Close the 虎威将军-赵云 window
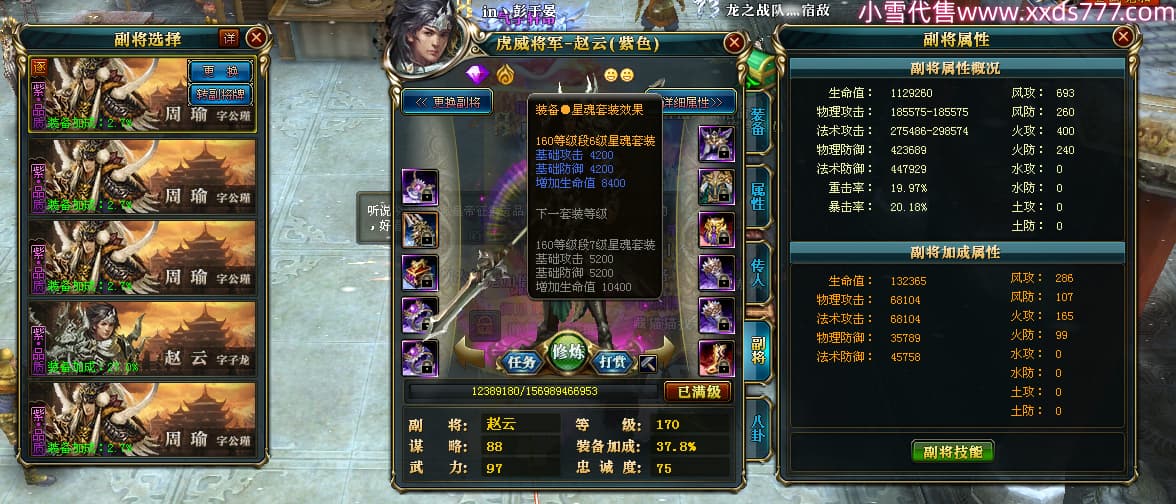Screen dimensions: 1176x504 point(734,43)
